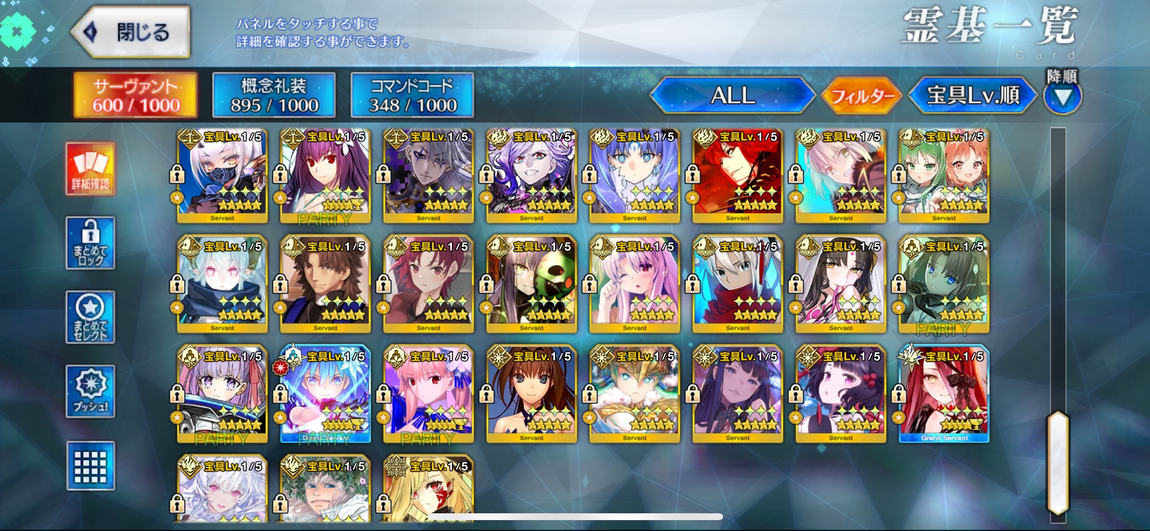The width and height of the screenshot is (1150, 531).
Task: Choose the Grand Servant card with red hair
Action: (943, 393)
